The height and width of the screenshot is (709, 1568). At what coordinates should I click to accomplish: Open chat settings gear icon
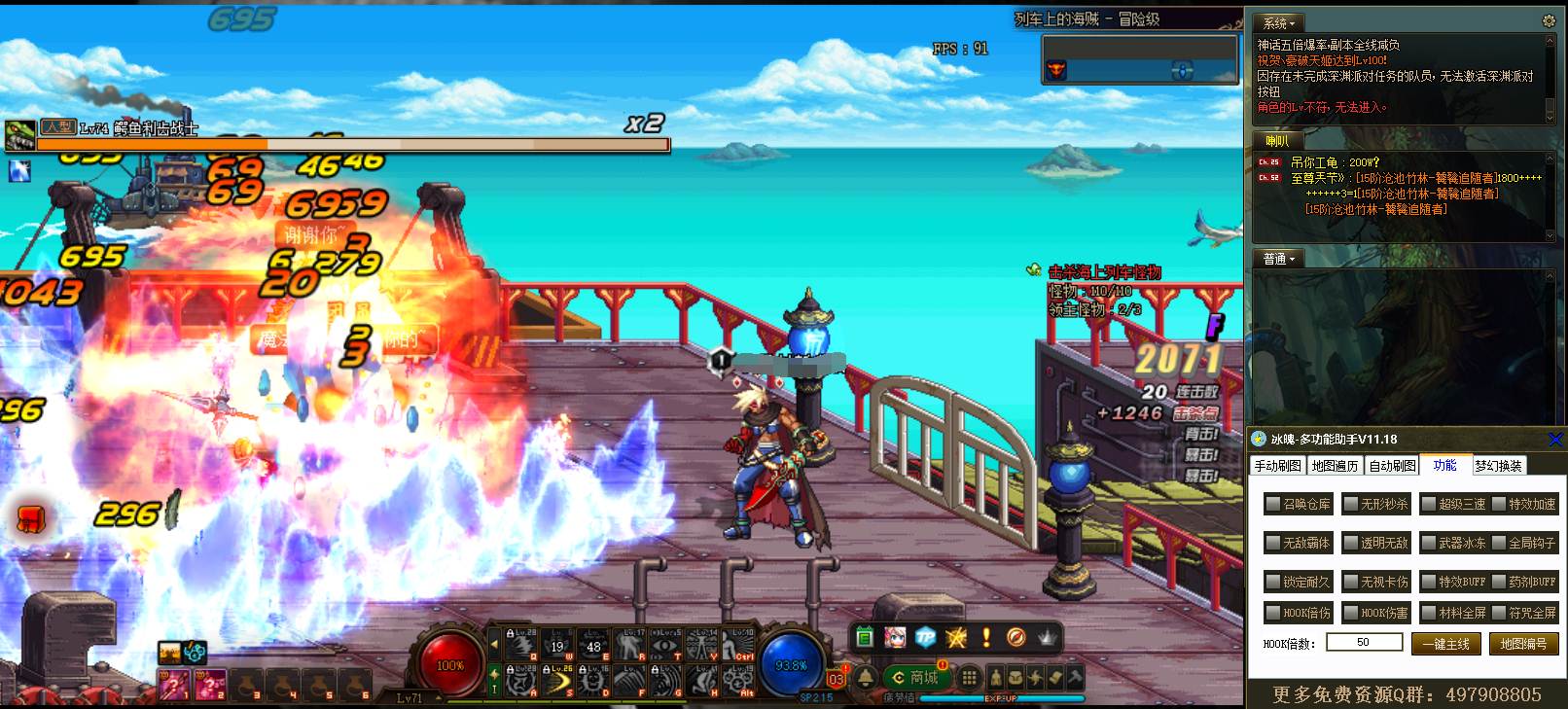[1549, 20]
